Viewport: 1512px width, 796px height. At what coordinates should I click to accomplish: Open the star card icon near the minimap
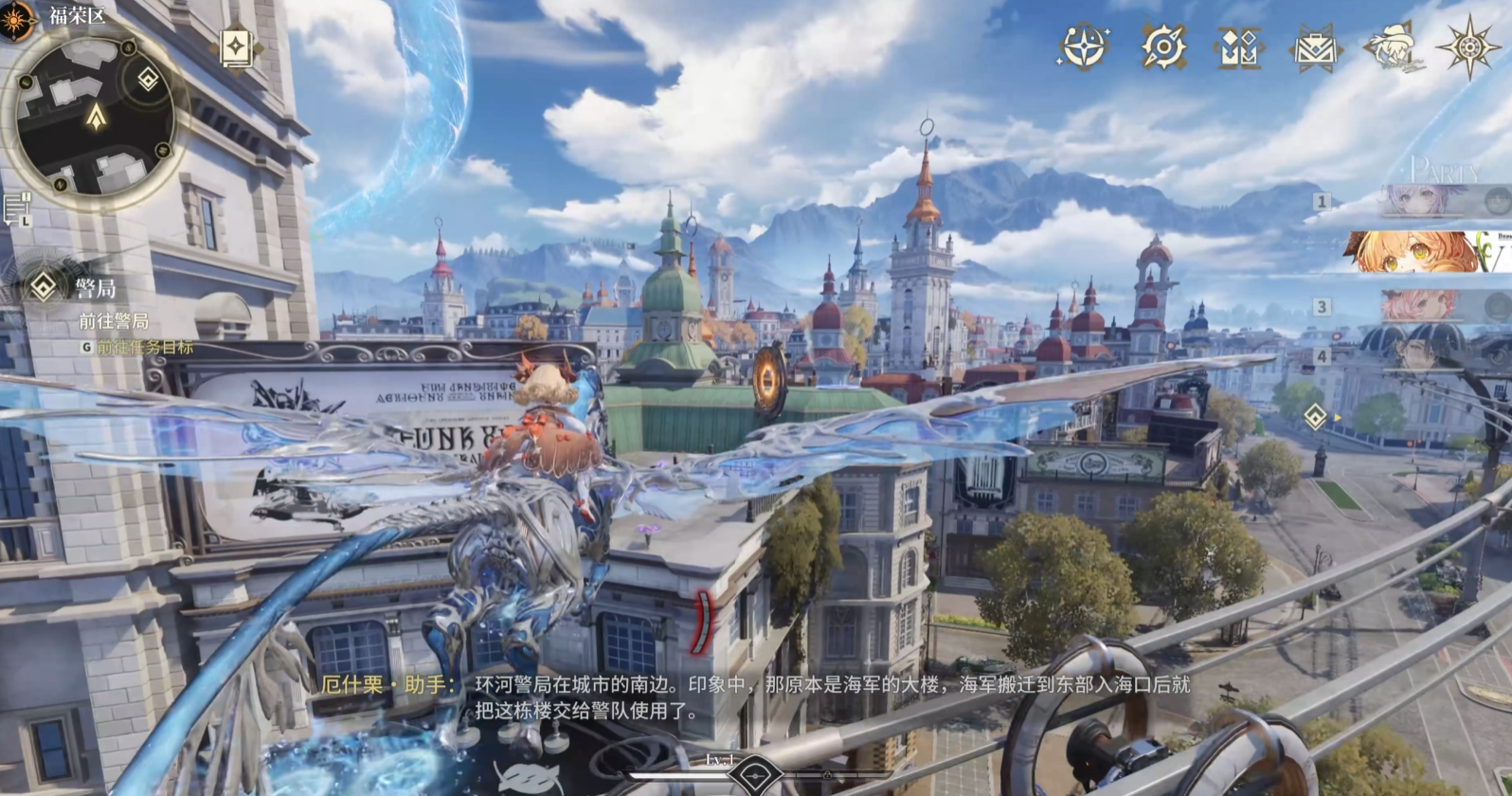(235, 48)
